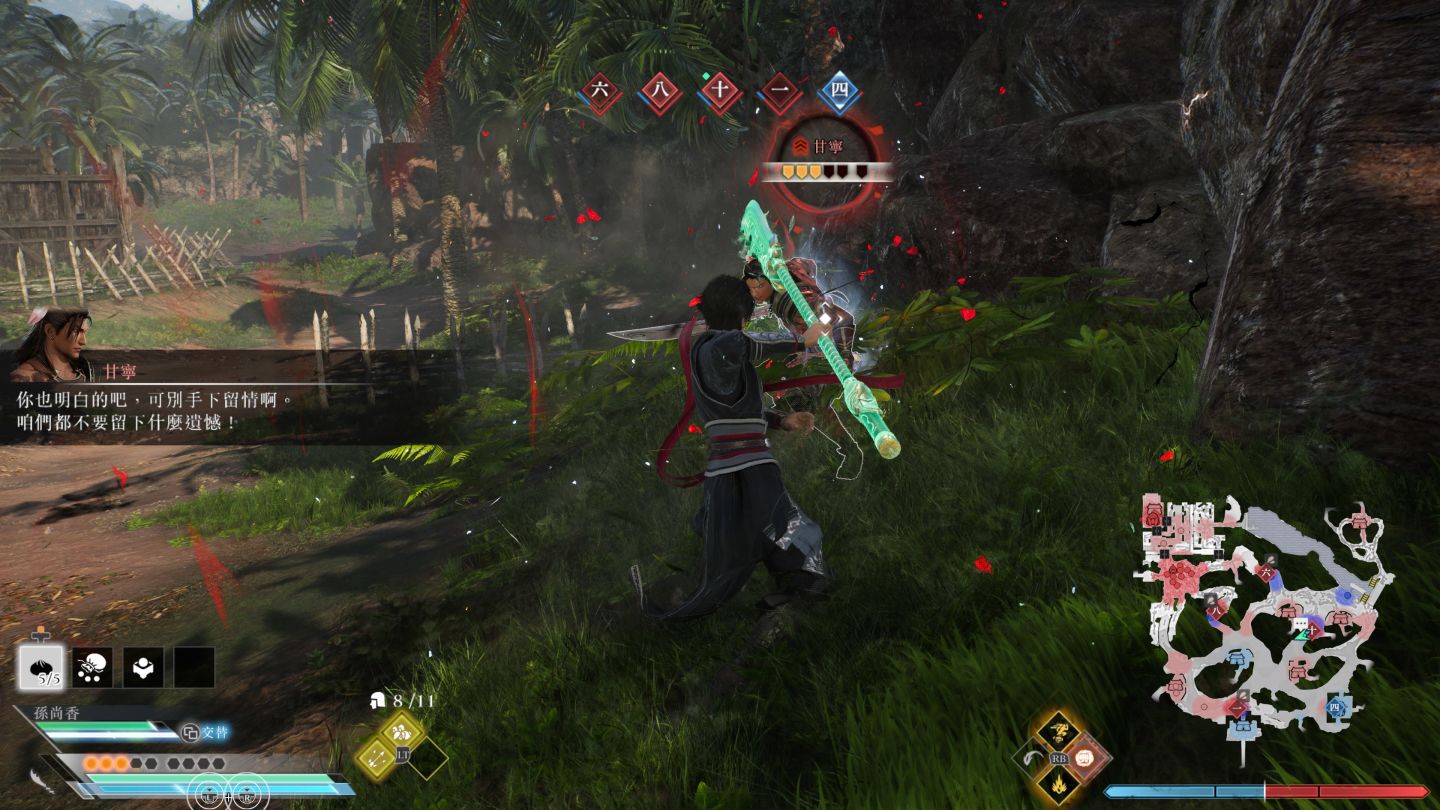Activate the arrow volley tactic diamond
This screenshot has height=810, width=1440.
[375, 758]
